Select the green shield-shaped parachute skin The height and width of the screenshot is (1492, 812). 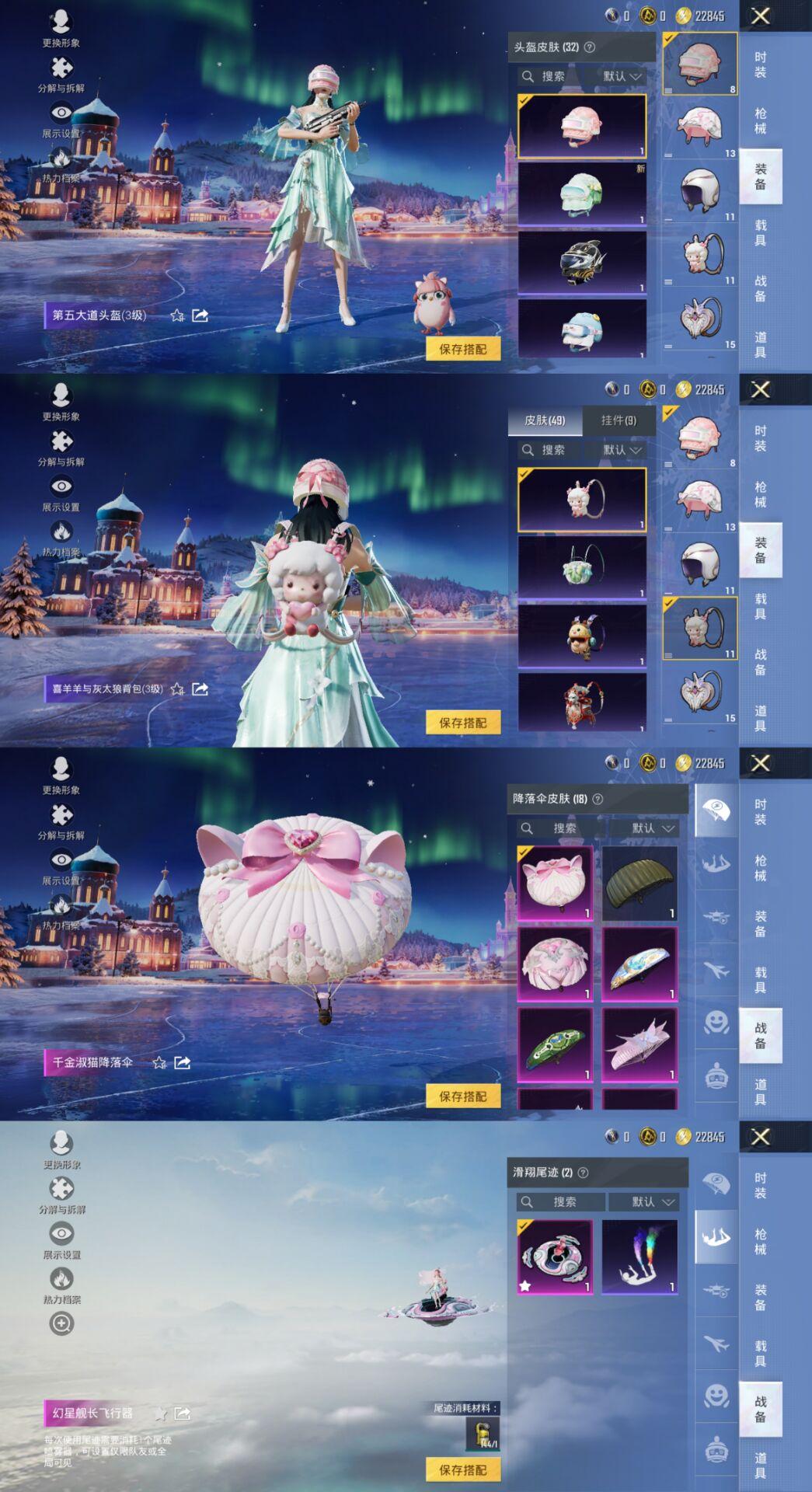pos(555,1045)
